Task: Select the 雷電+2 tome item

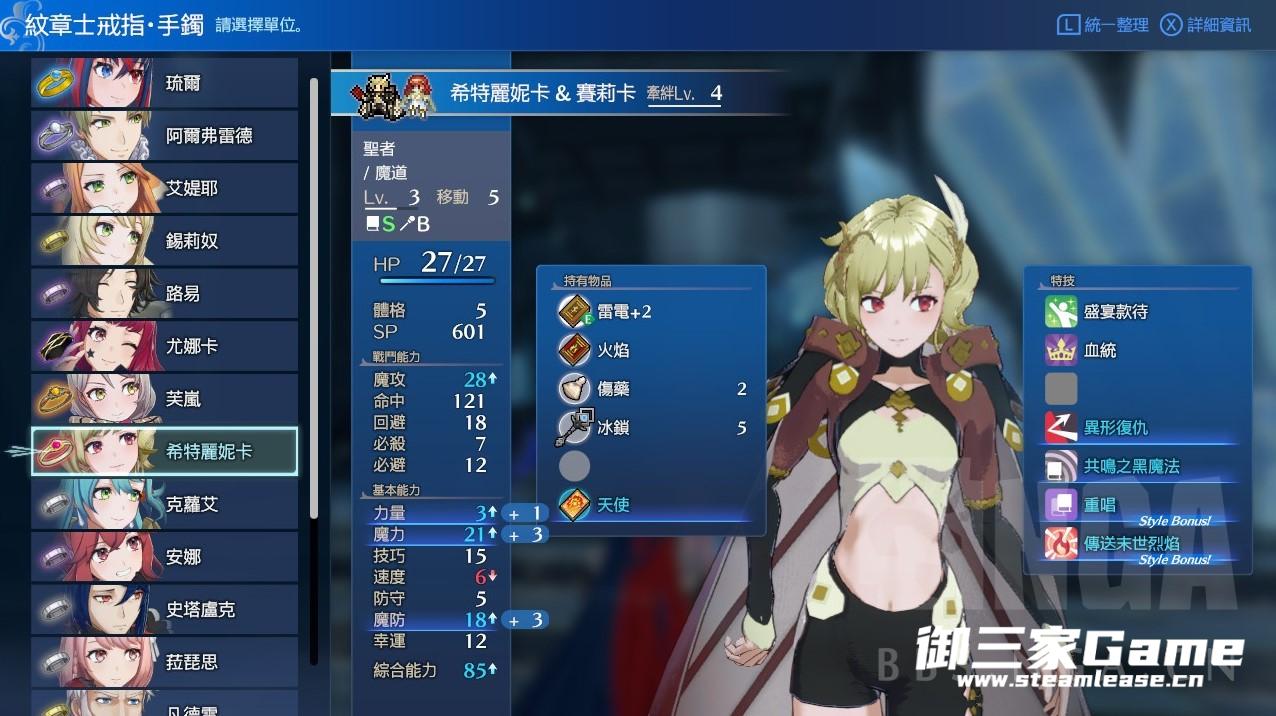Action: coord(624,312)
